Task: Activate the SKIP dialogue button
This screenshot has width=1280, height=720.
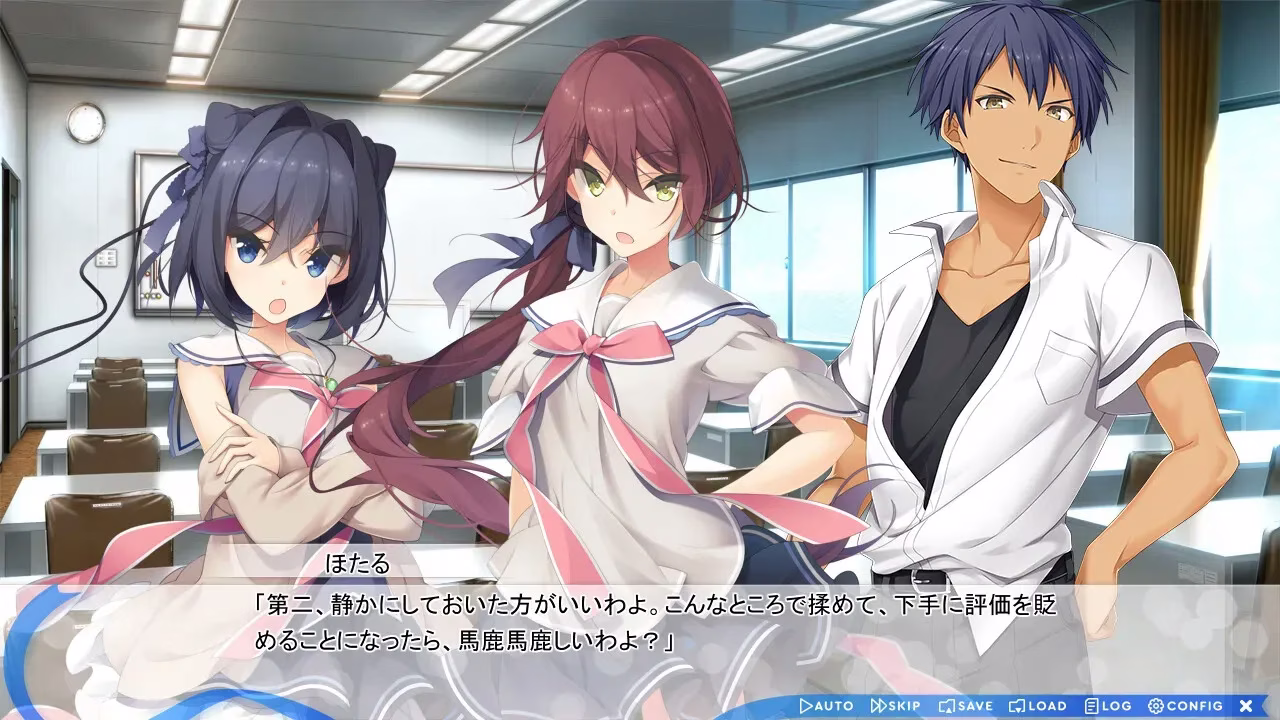Action: 897,706
